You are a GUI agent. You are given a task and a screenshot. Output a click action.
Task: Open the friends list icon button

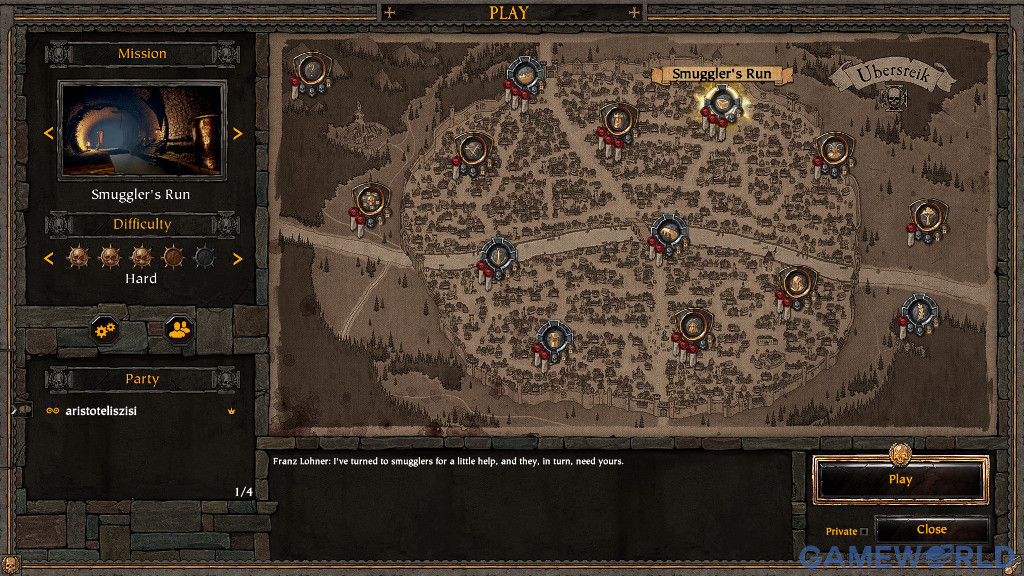(x=180, y=328)
